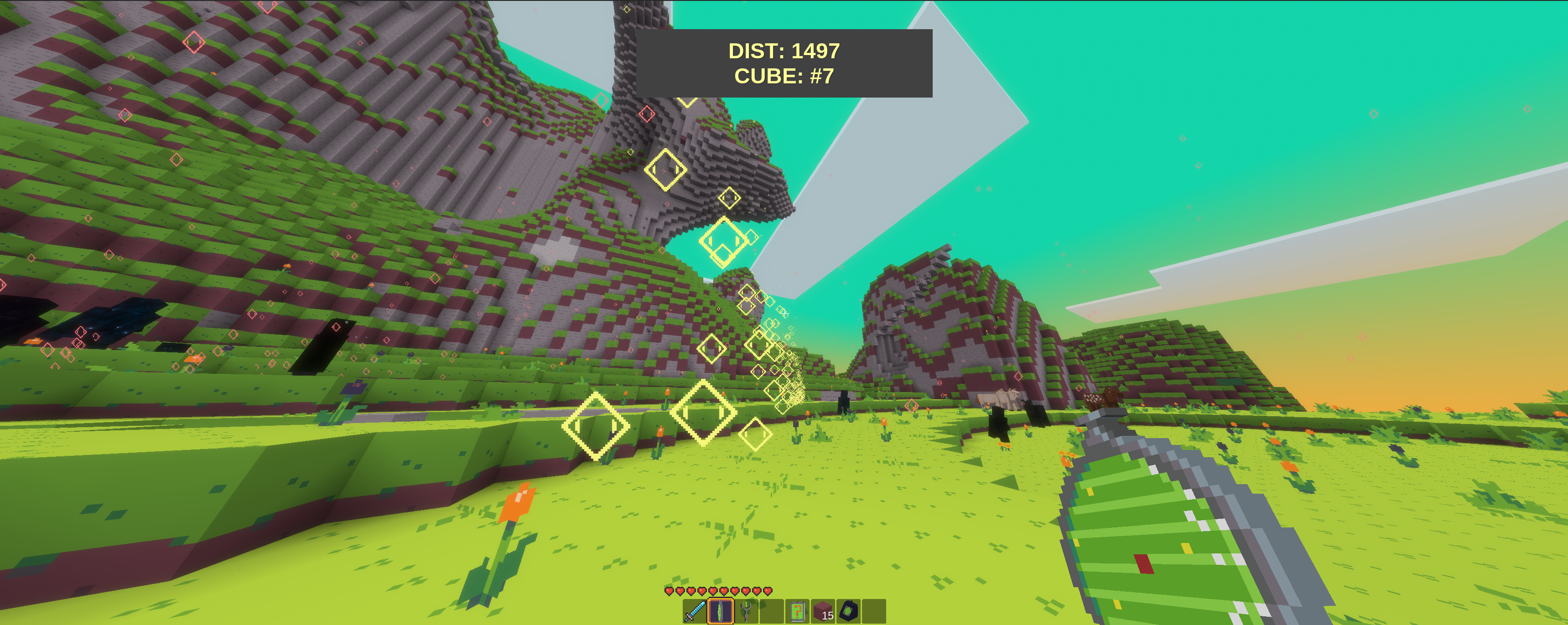Choose the dark device with green screen

[x=848, y=611]
